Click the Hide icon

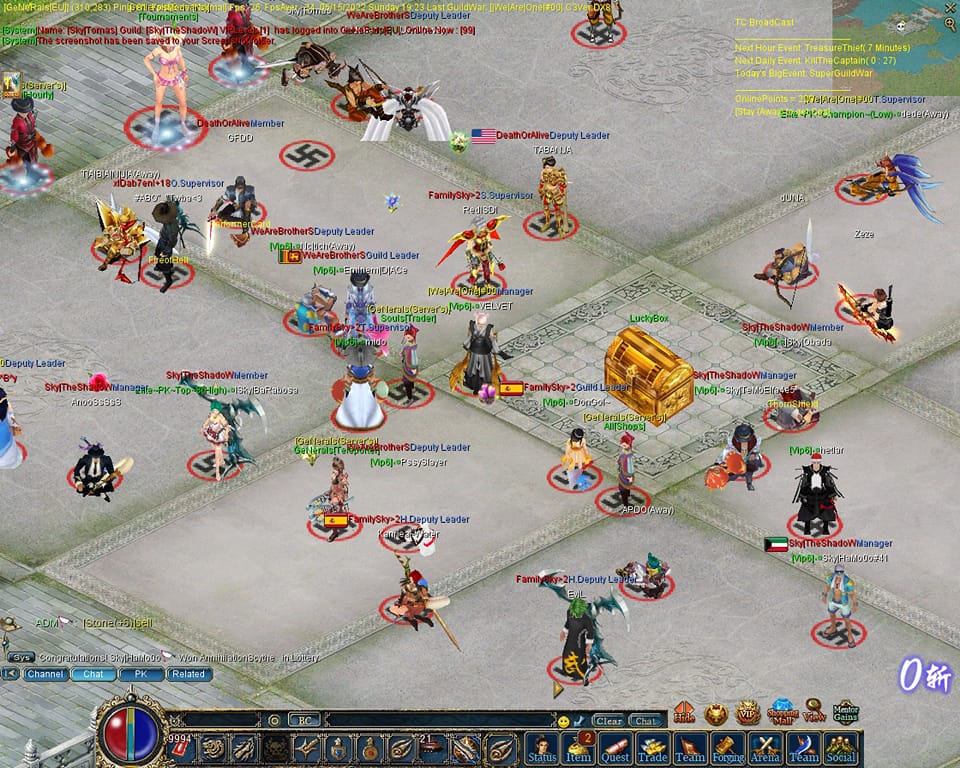point(684,713)
